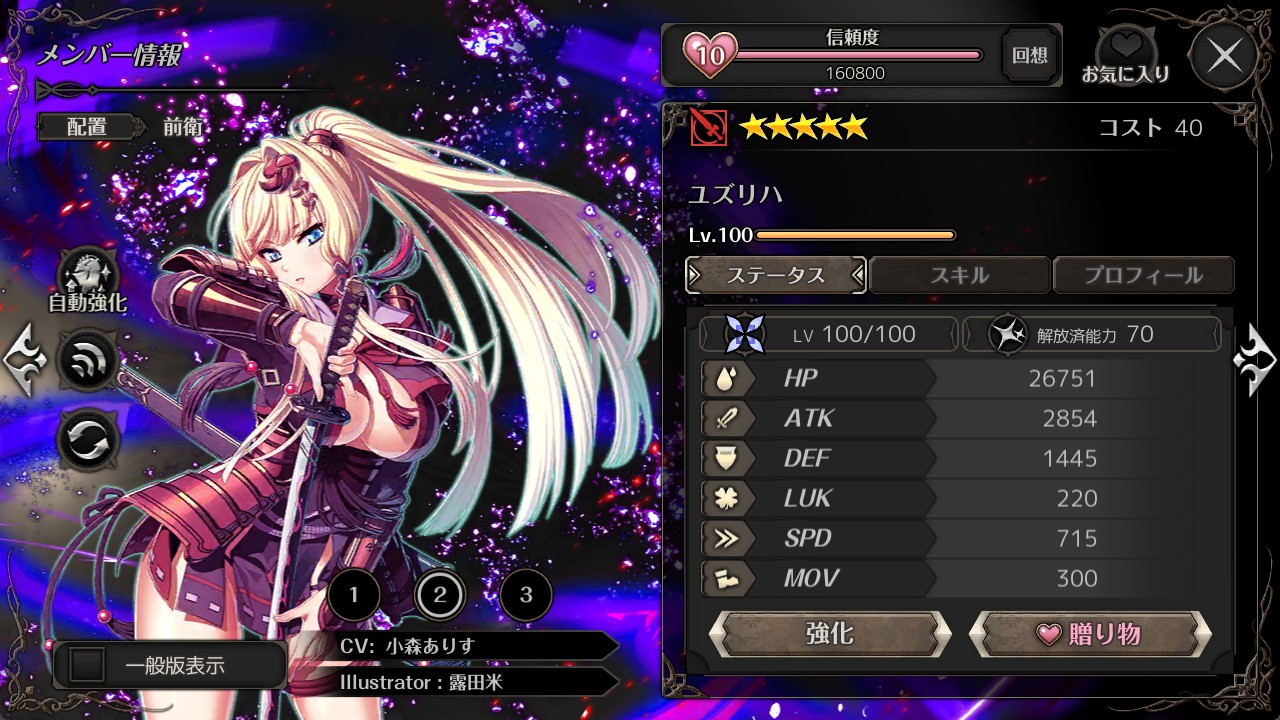The height and width of the screenshot is (720, 1280).
Task: Show character illustration variant 1
Action: (353, 597)
